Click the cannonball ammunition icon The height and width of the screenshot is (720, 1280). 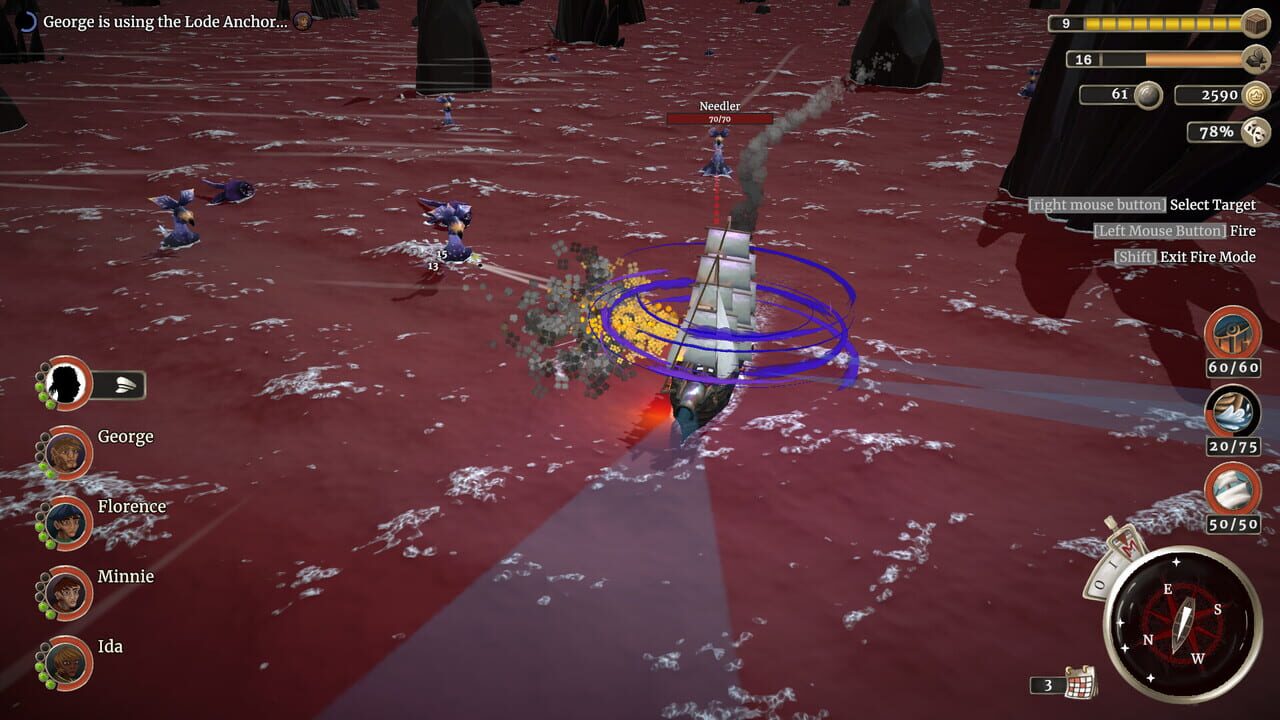[1146, 96]
